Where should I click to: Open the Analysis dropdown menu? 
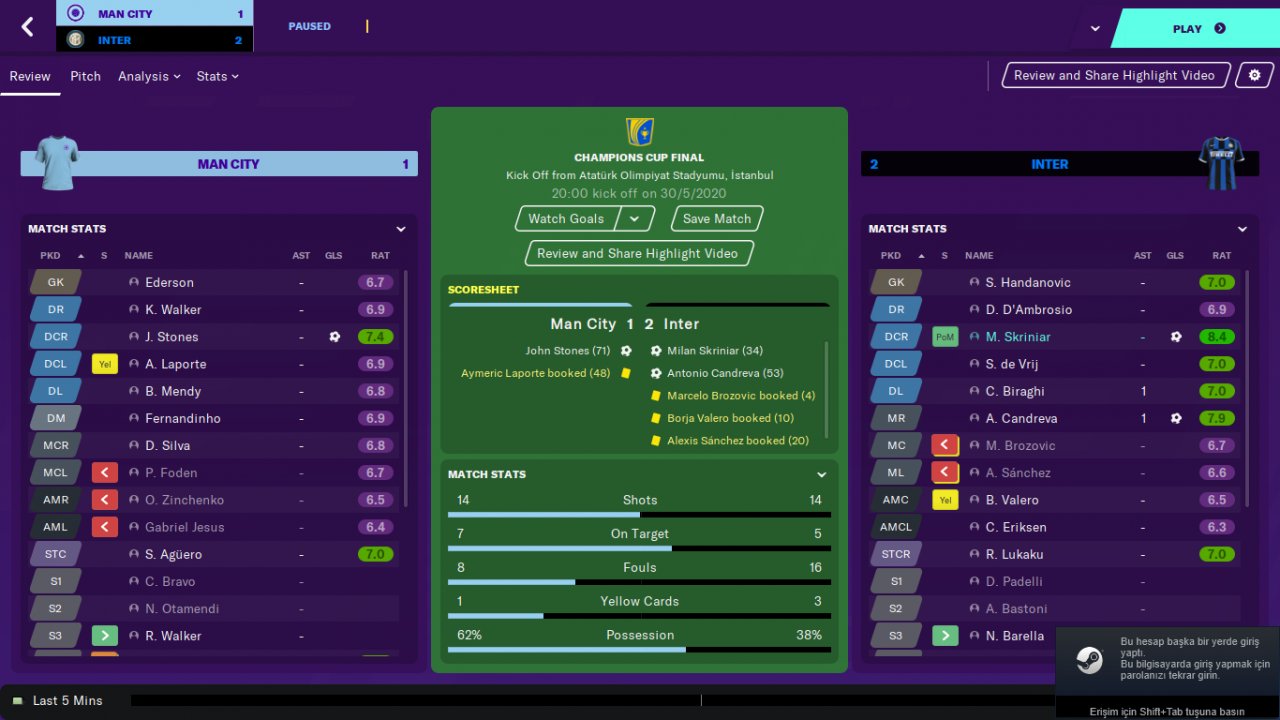coord(149,76)
